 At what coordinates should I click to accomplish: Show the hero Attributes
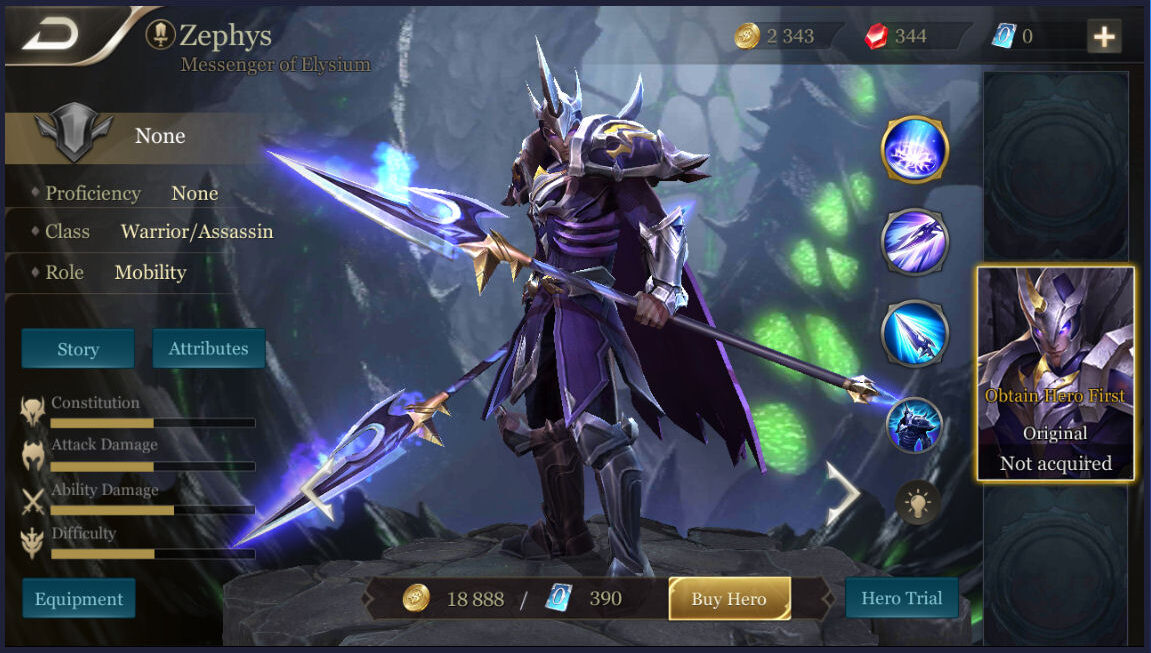click(x=208, y=349)
